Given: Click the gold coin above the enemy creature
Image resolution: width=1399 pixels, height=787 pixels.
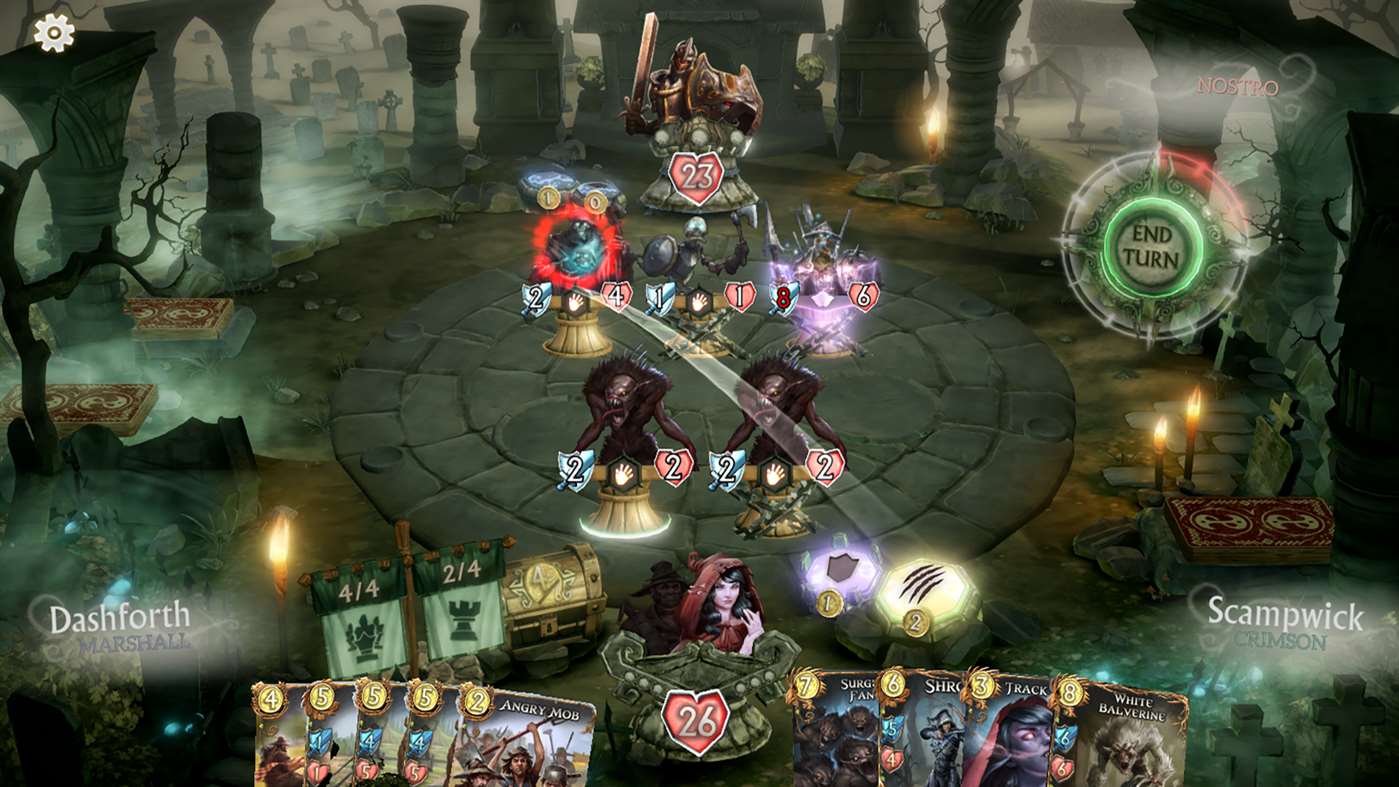Looking at the screenshot, I should [548, 198].
